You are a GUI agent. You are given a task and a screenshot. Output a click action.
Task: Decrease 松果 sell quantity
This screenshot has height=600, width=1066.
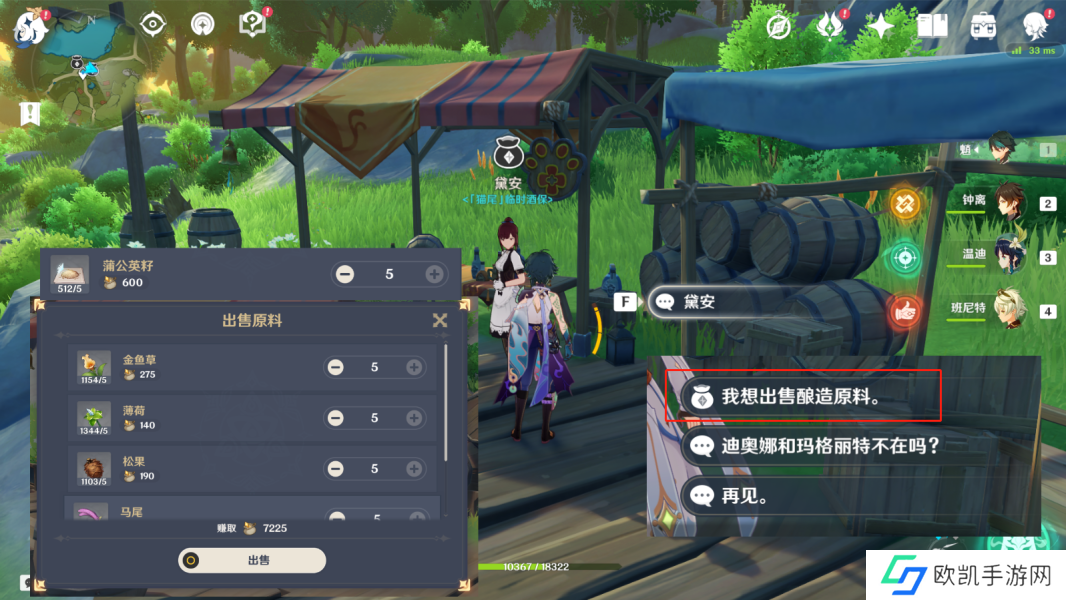[336, 469]
